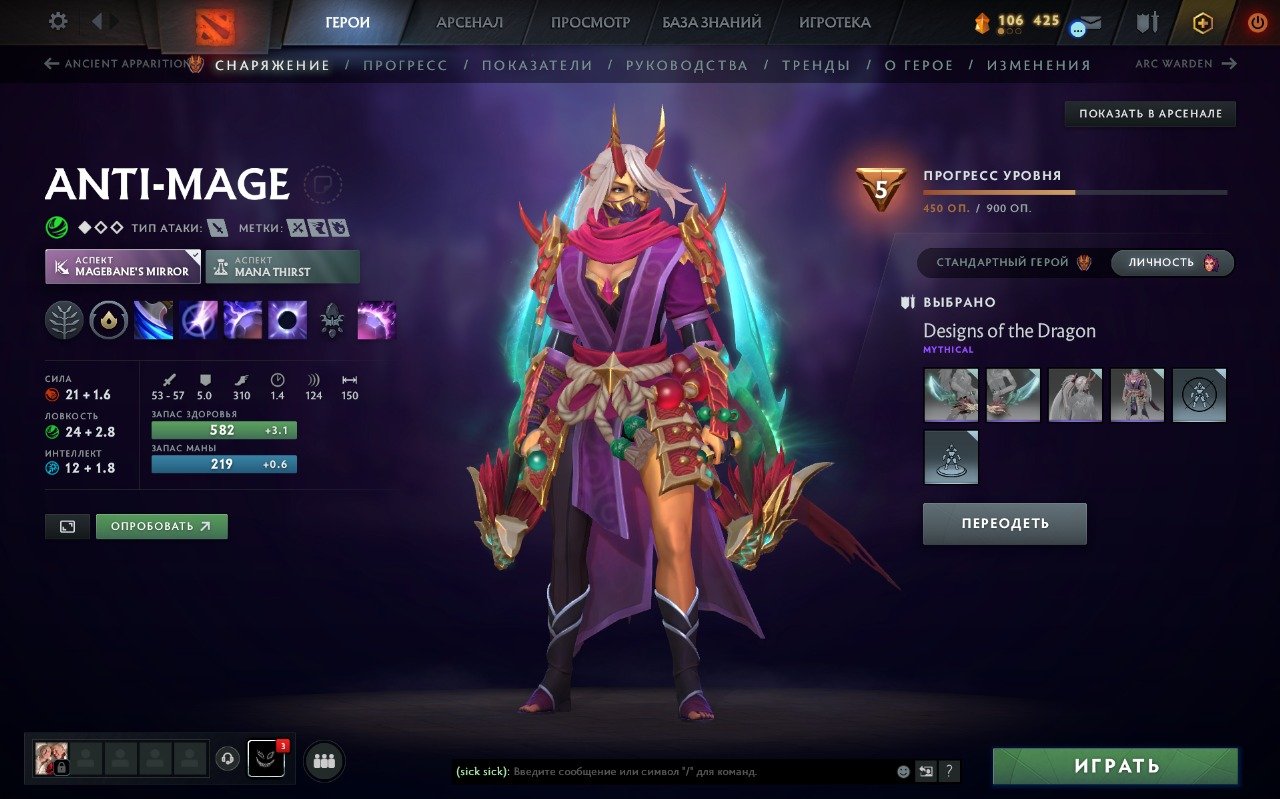This screenshot has height=799, width=1280.
Task: Open the Dota Plus hexagon icon
Action: tap(1203, 20)
